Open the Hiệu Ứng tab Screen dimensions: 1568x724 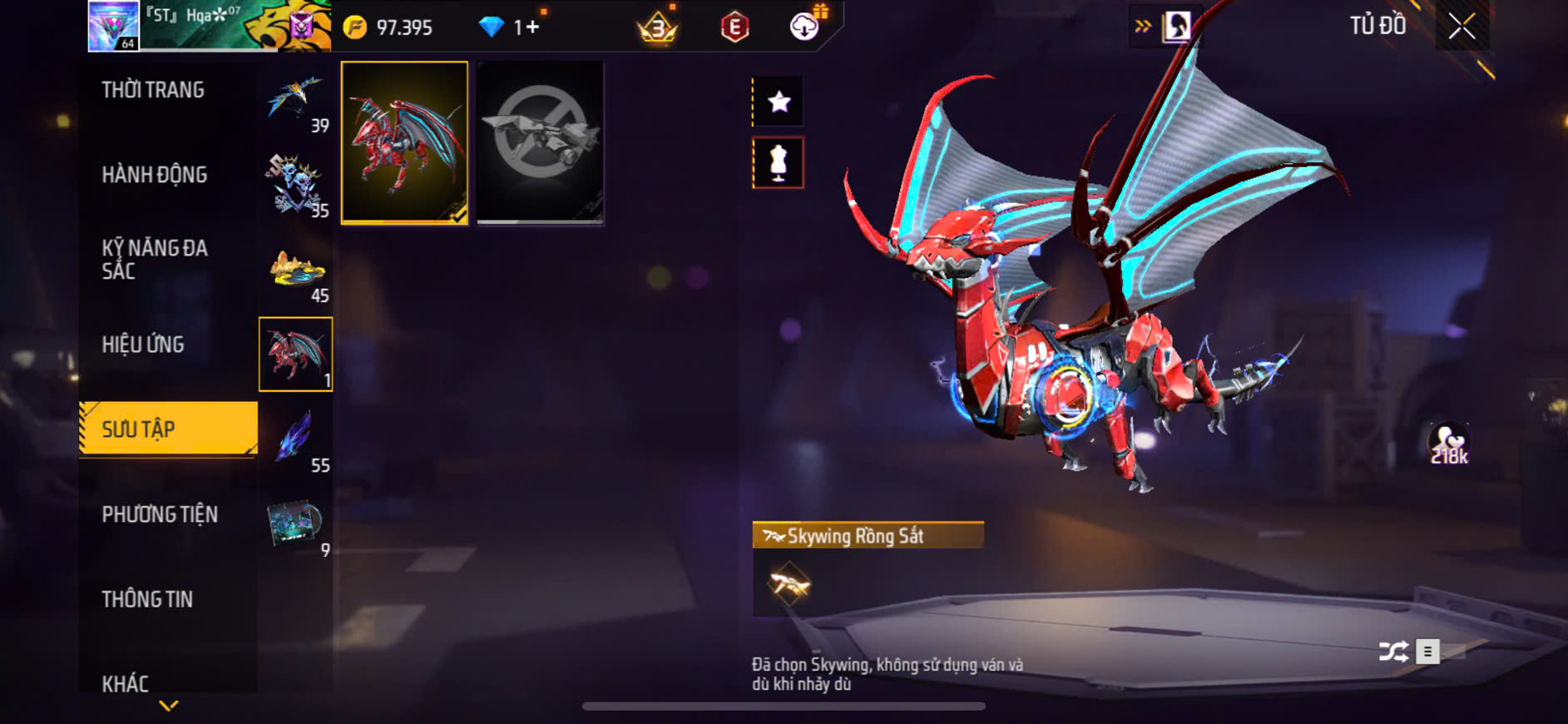point(143,345)
